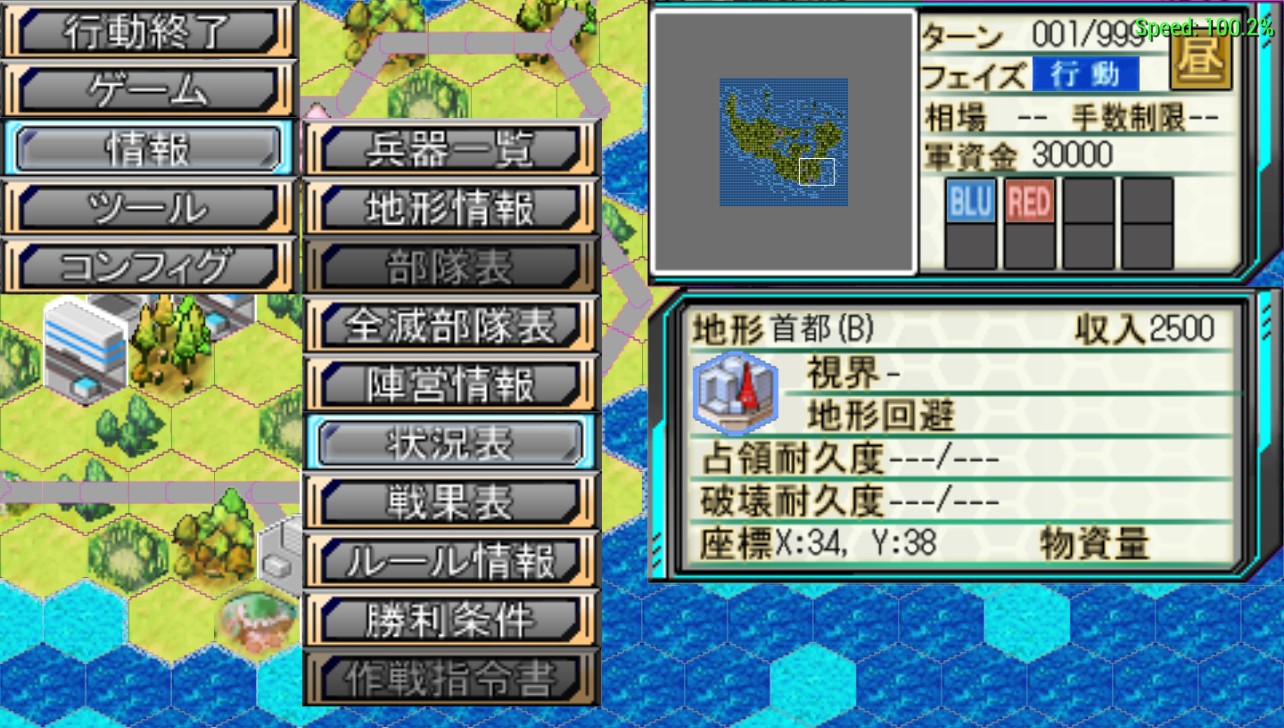The image size is (1284, 728).
Task: Select the BLU faction icon
Action: click(x=970, y=202)
